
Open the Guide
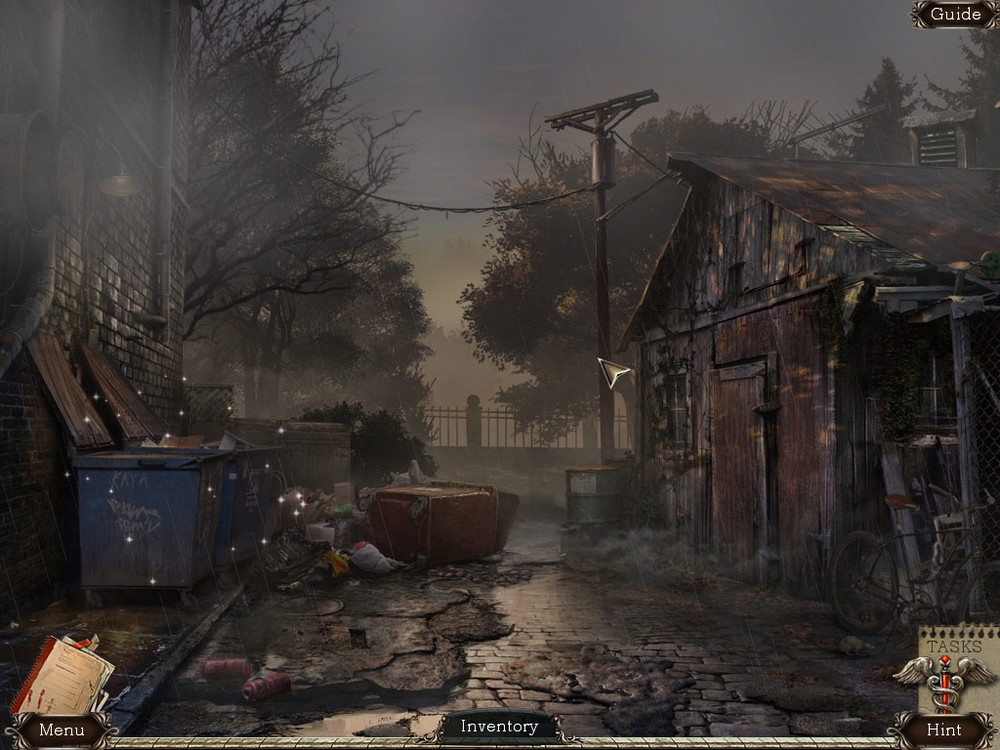coord(955,14)
